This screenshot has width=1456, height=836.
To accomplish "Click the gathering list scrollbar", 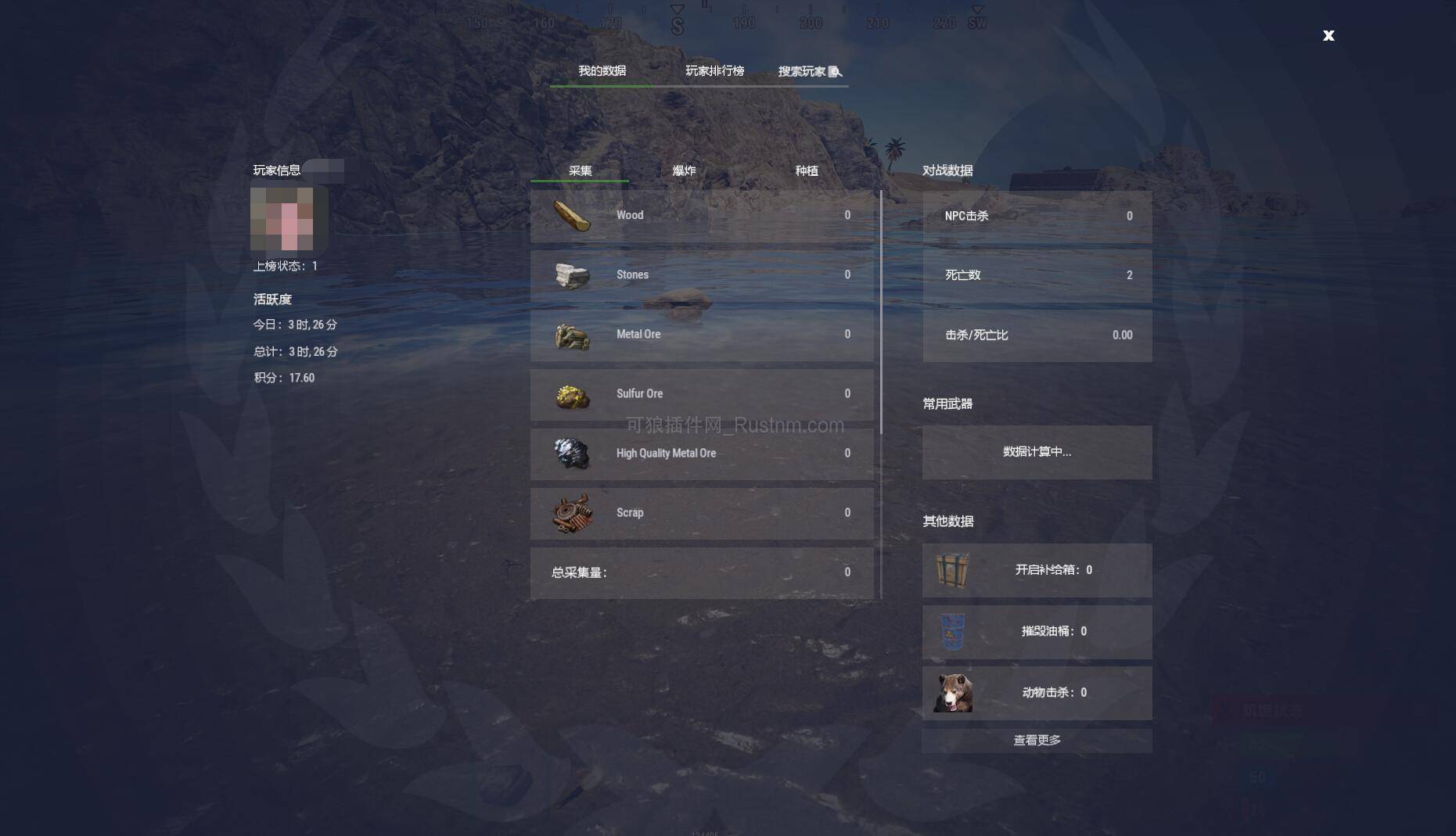I will pos(881,313).
